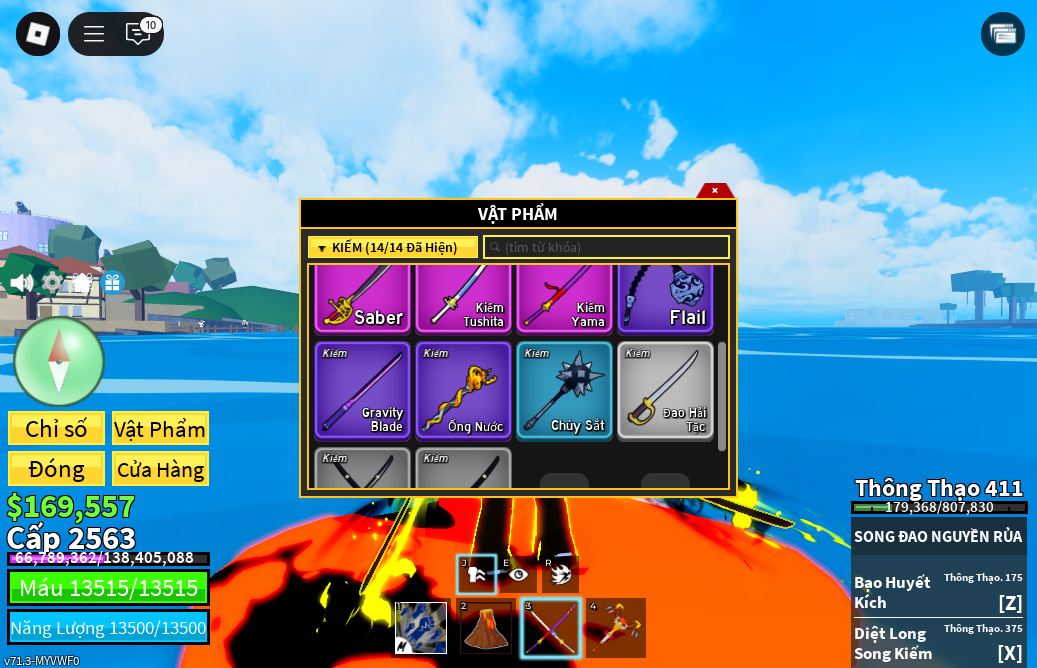
Task: Open the Roblox main menu logo
Action: [38, 34]
